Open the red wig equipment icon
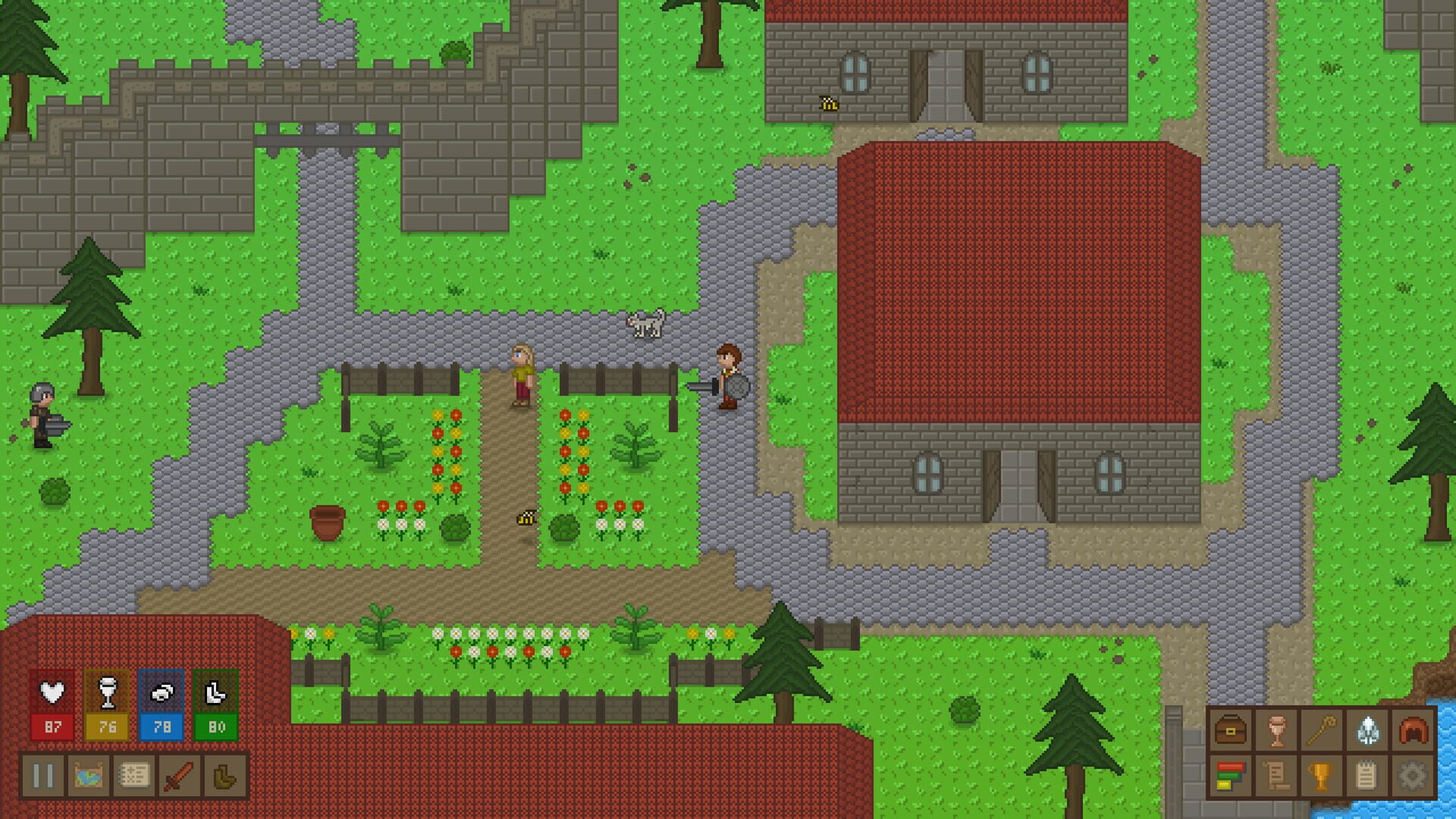 pos(1412,730)
